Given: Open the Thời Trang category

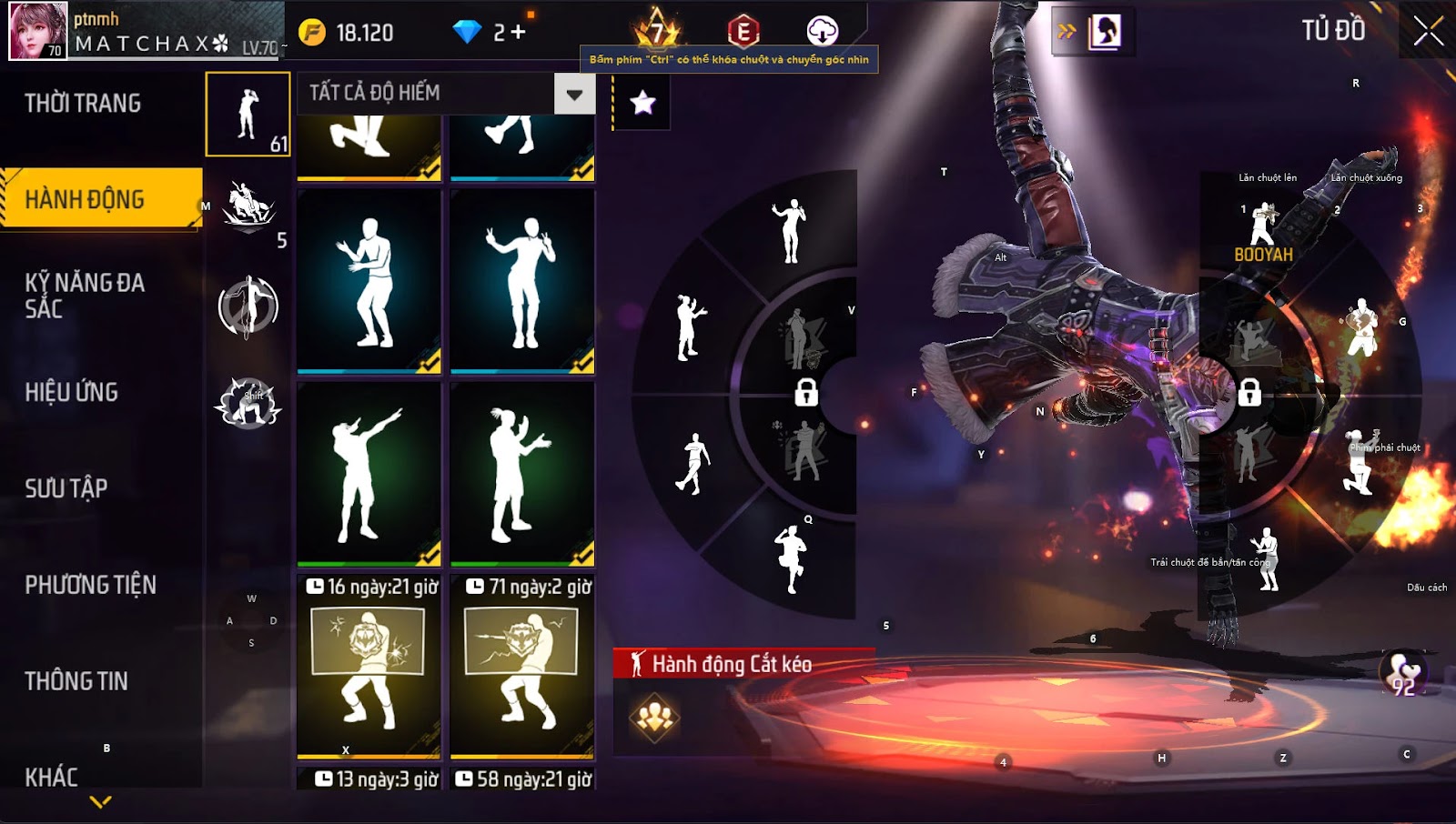Looking at the screenshot, I should [84, 104].
